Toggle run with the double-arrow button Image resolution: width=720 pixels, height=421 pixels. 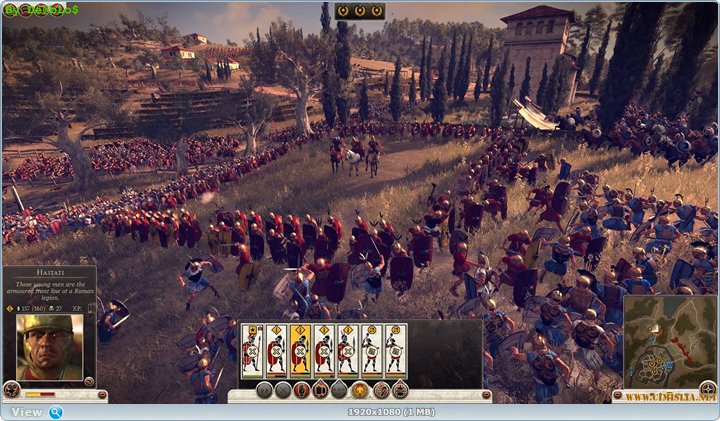pos(264,390)
